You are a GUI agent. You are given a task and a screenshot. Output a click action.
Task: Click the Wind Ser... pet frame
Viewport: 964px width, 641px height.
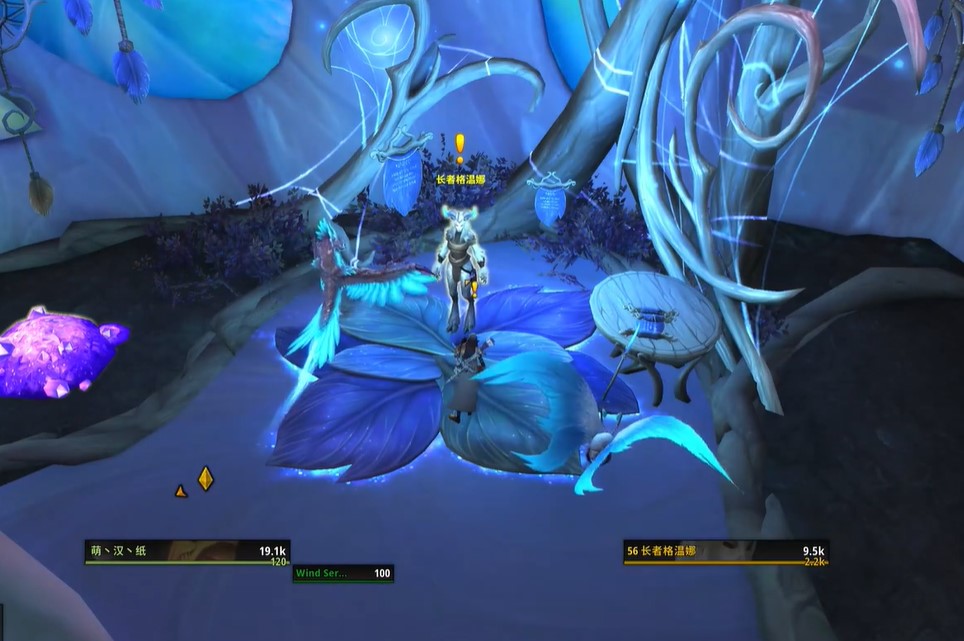coord(343,574)
